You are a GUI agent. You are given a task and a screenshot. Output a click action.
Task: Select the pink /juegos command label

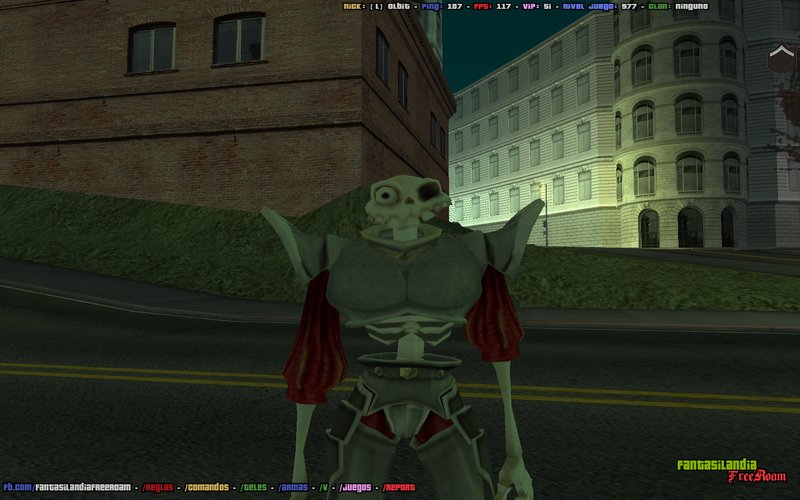(x=355, y=488)
